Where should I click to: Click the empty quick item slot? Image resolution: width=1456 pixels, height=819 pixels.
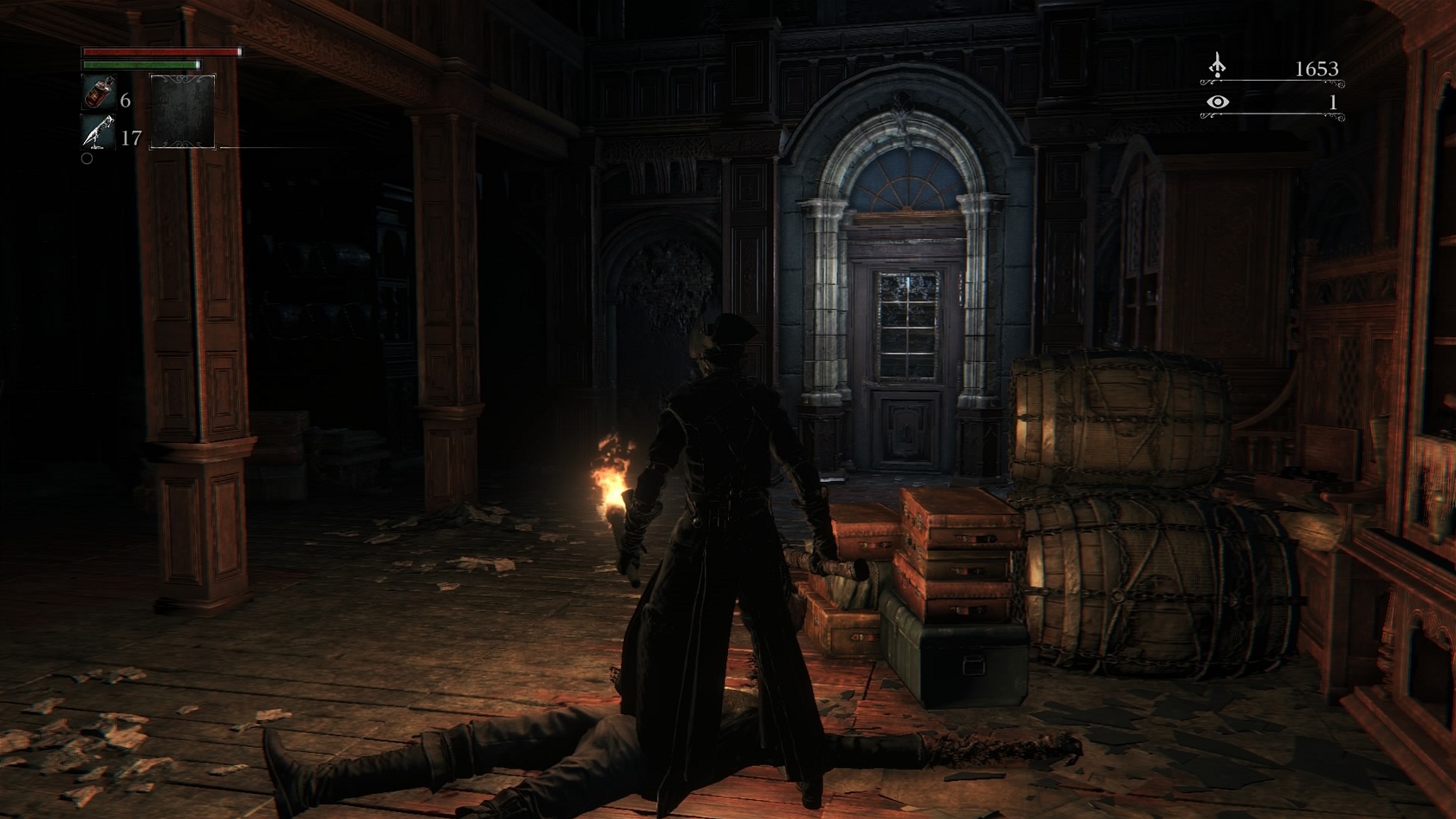point(183,112)
